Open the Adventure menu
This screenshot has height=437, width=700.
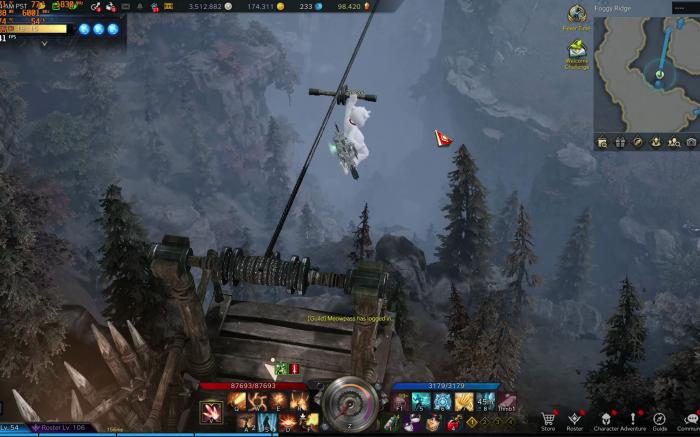[633, 419]
